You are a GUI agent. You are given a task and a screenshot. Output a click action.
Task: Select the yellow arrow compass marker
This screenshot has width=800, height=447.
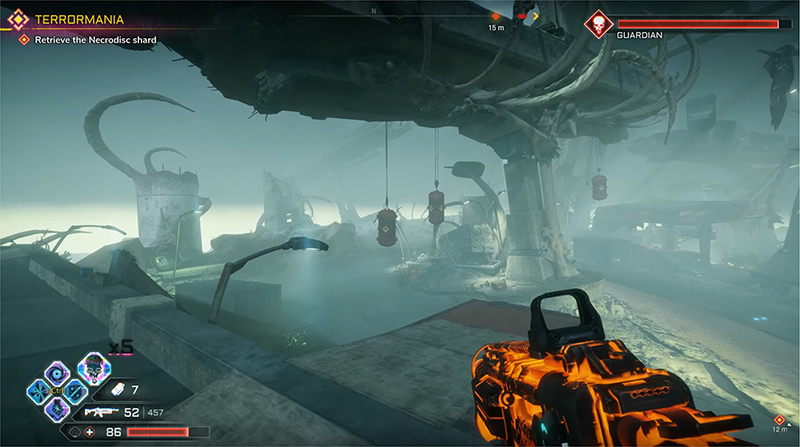point(535,16)
